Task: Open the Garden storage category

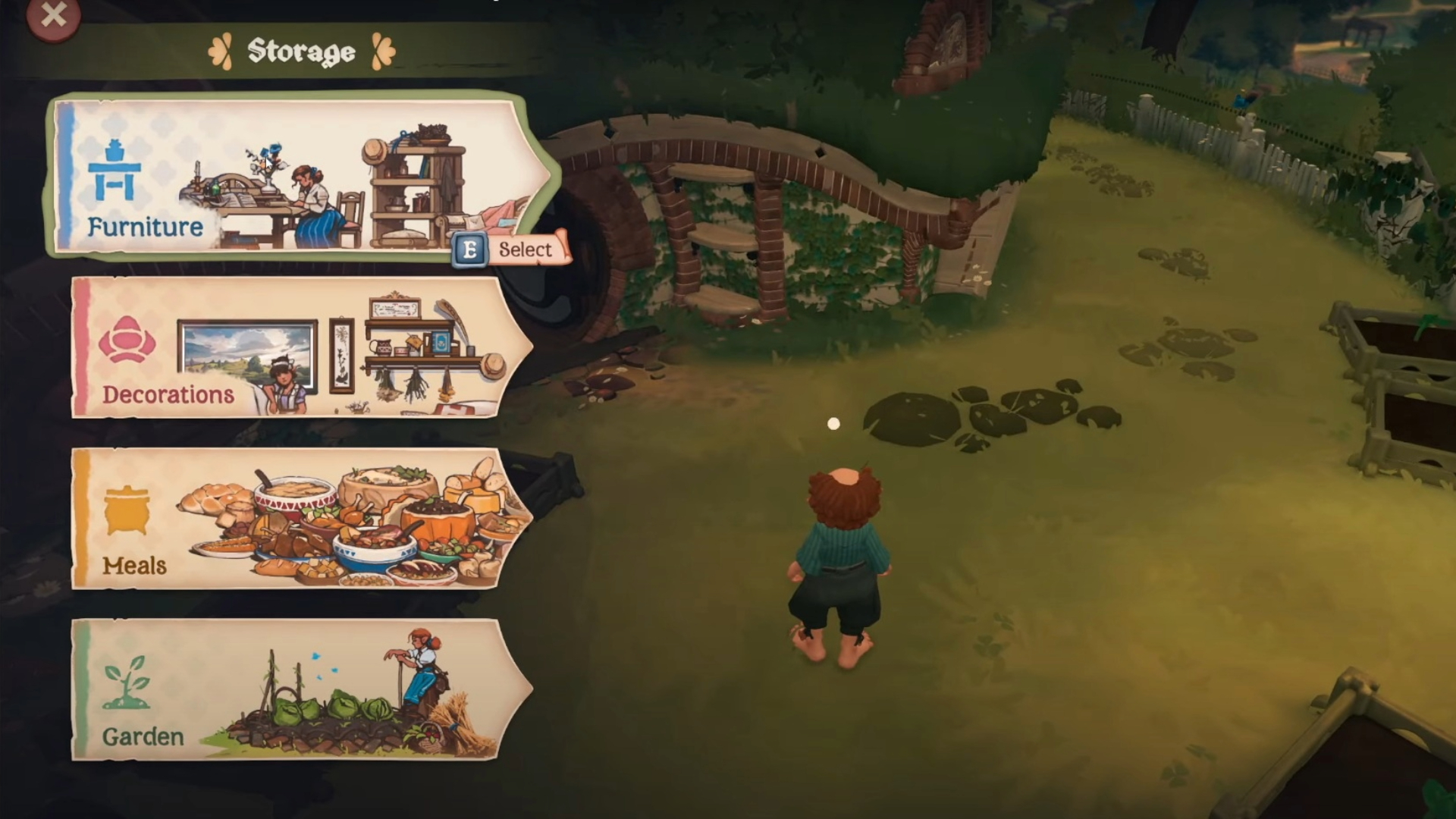Action: pyautogui.click(x=300, y=690)
